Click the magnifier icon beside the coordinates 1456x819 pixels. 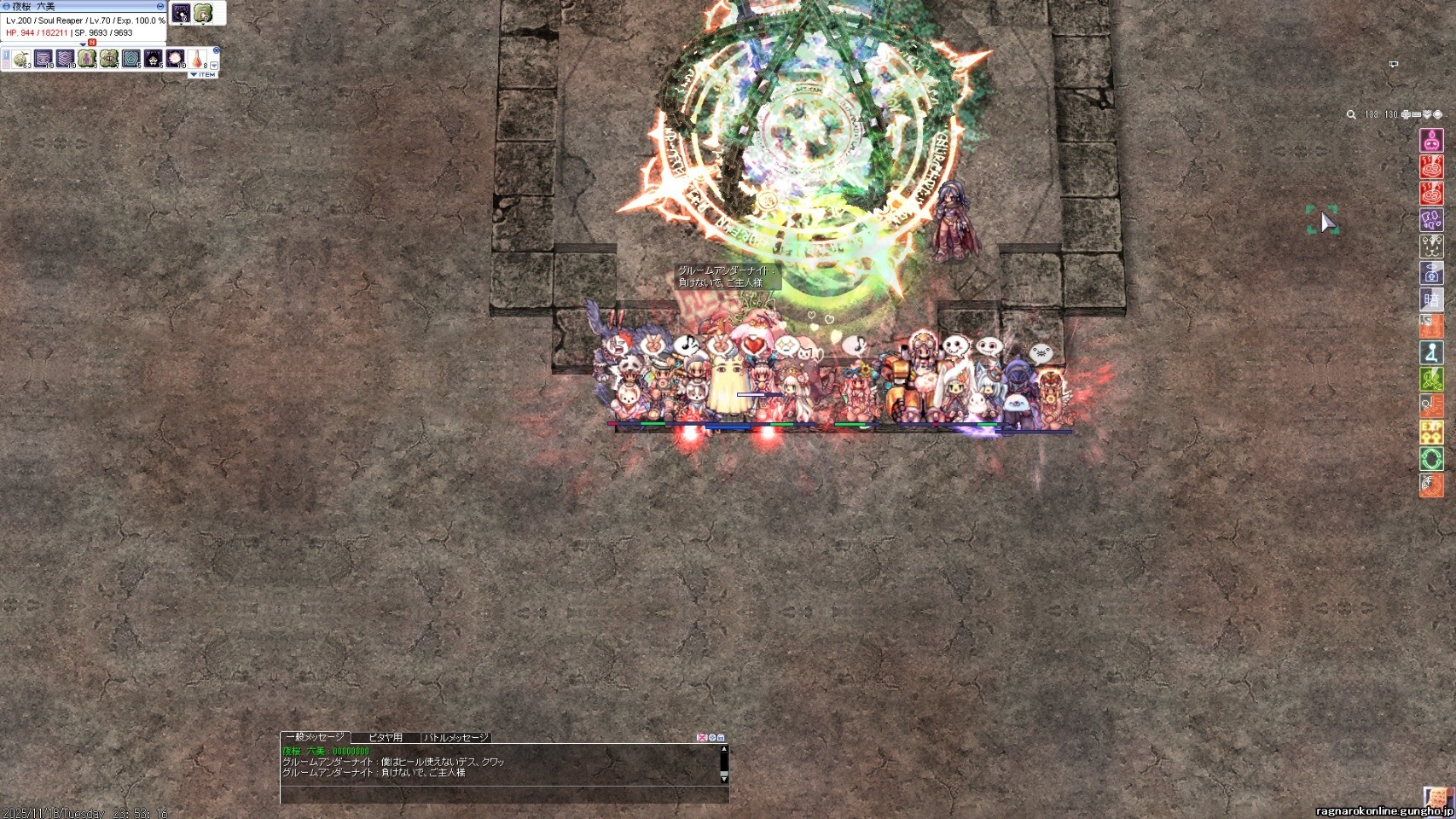[1351, 114]
